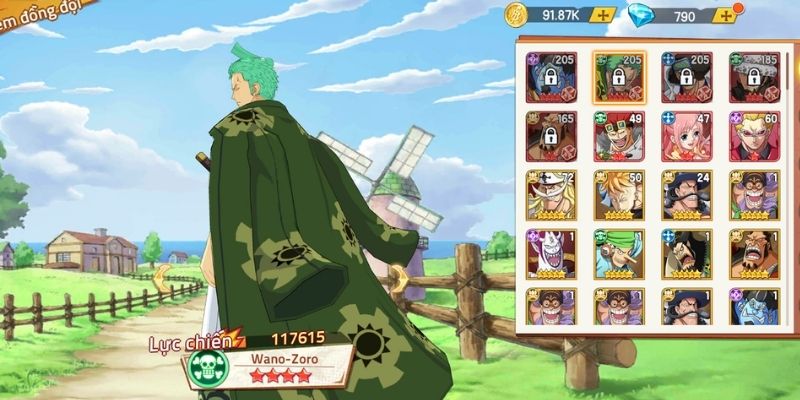Select the locked level 165 hero

tap(551, 136)
